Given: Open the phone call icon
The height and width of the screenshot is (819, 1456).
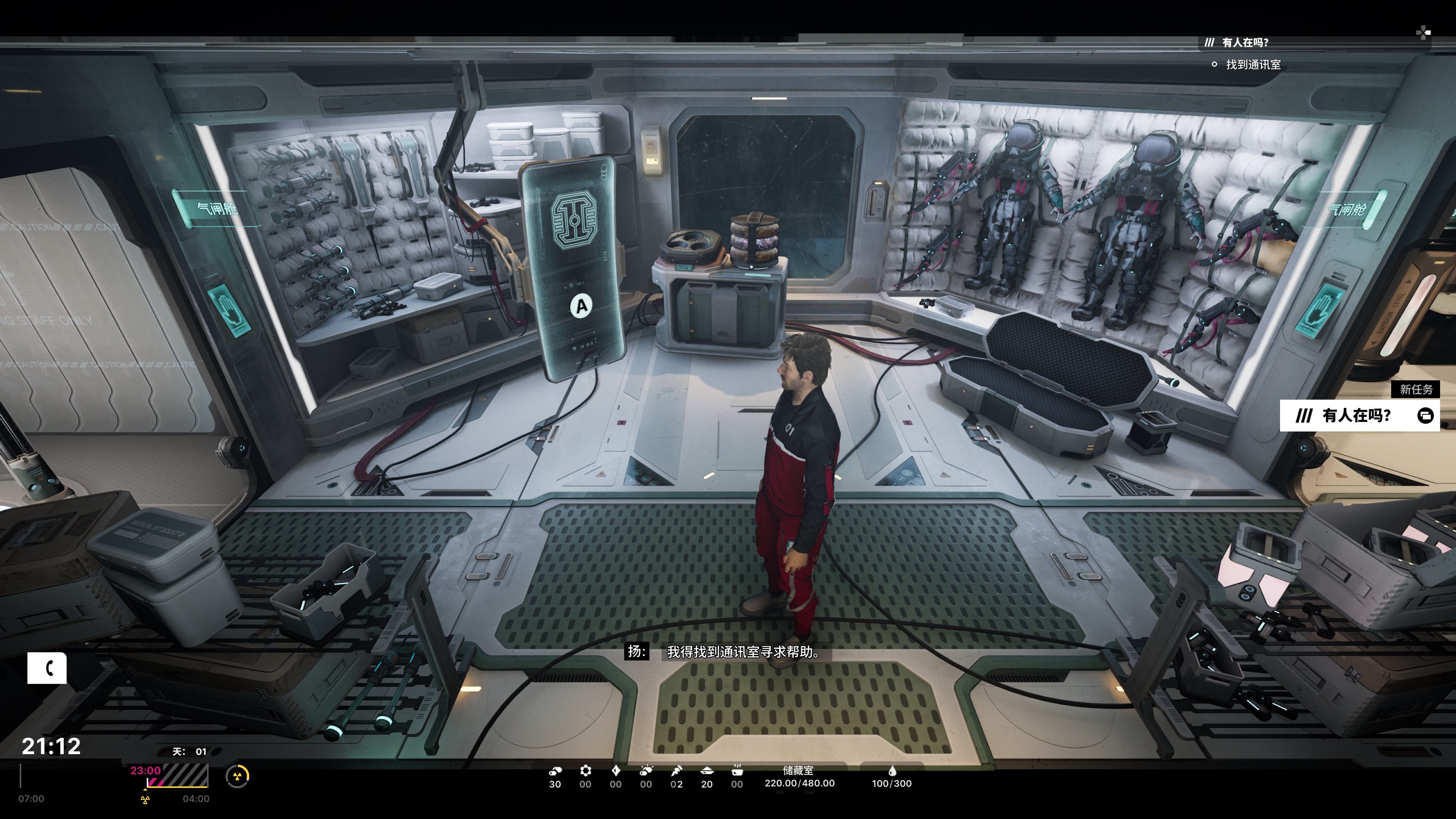Looking at the screenshot, I should coord(47,668).
